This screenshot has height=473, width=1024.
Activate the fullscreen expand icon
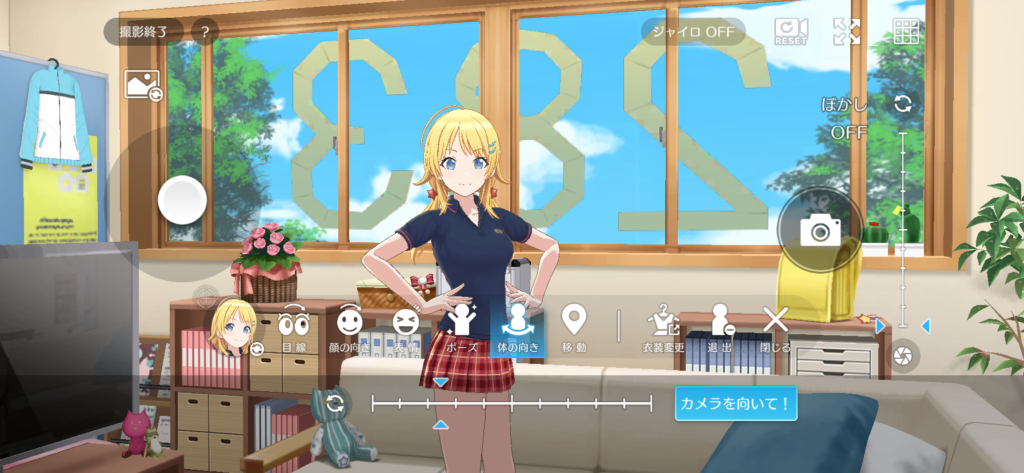[x=847, y=31]
